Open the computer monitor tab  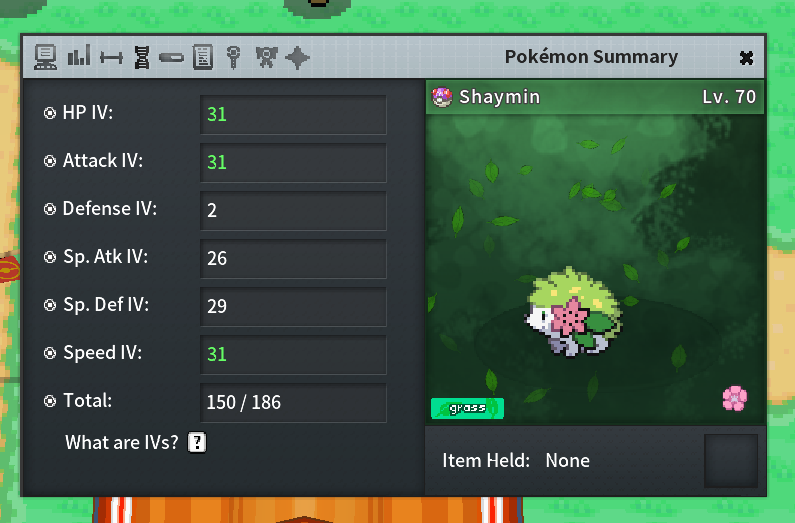point(45,57)
